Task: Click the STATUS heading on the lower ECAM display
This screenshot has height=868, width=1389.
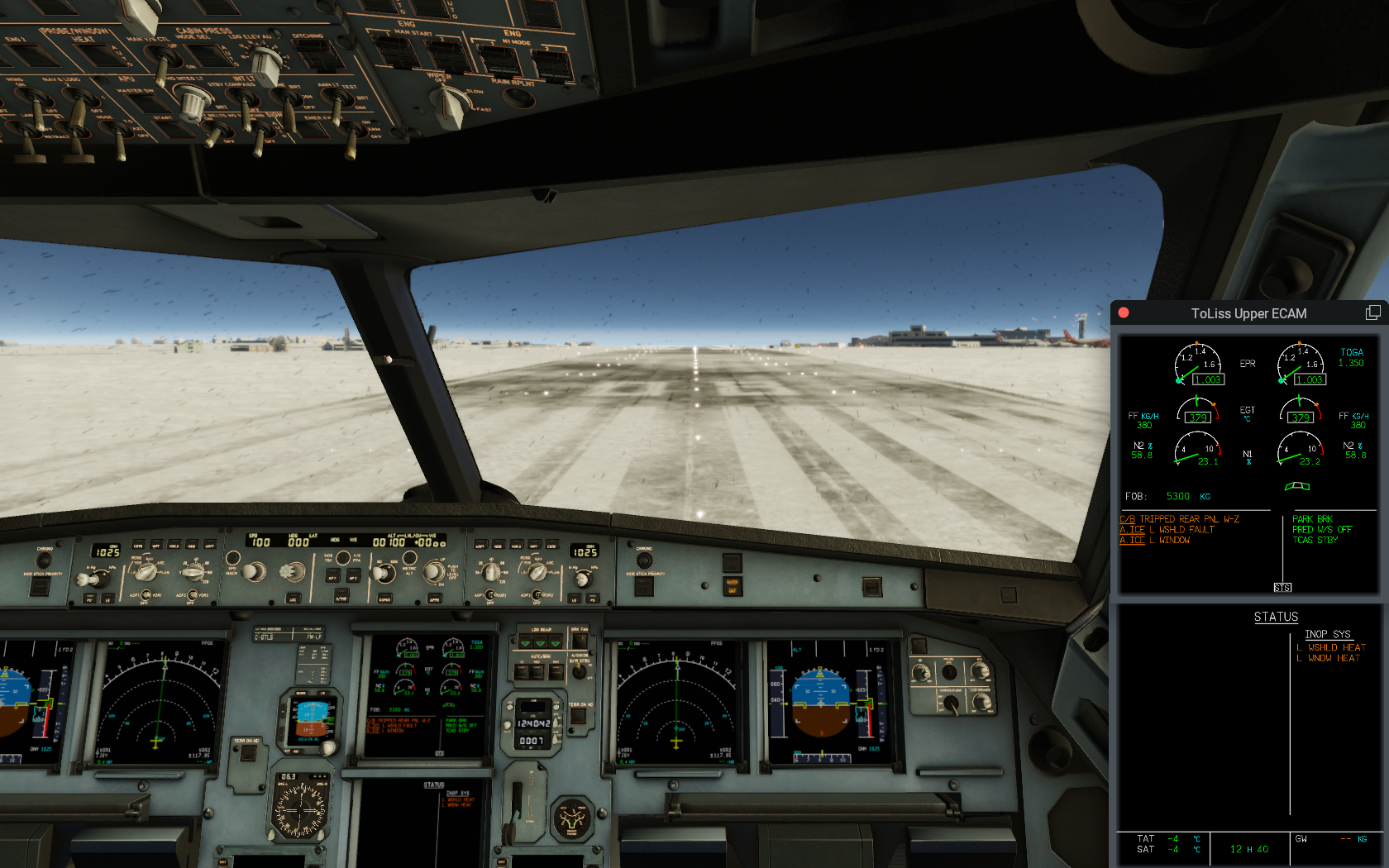Action: 1277,618
